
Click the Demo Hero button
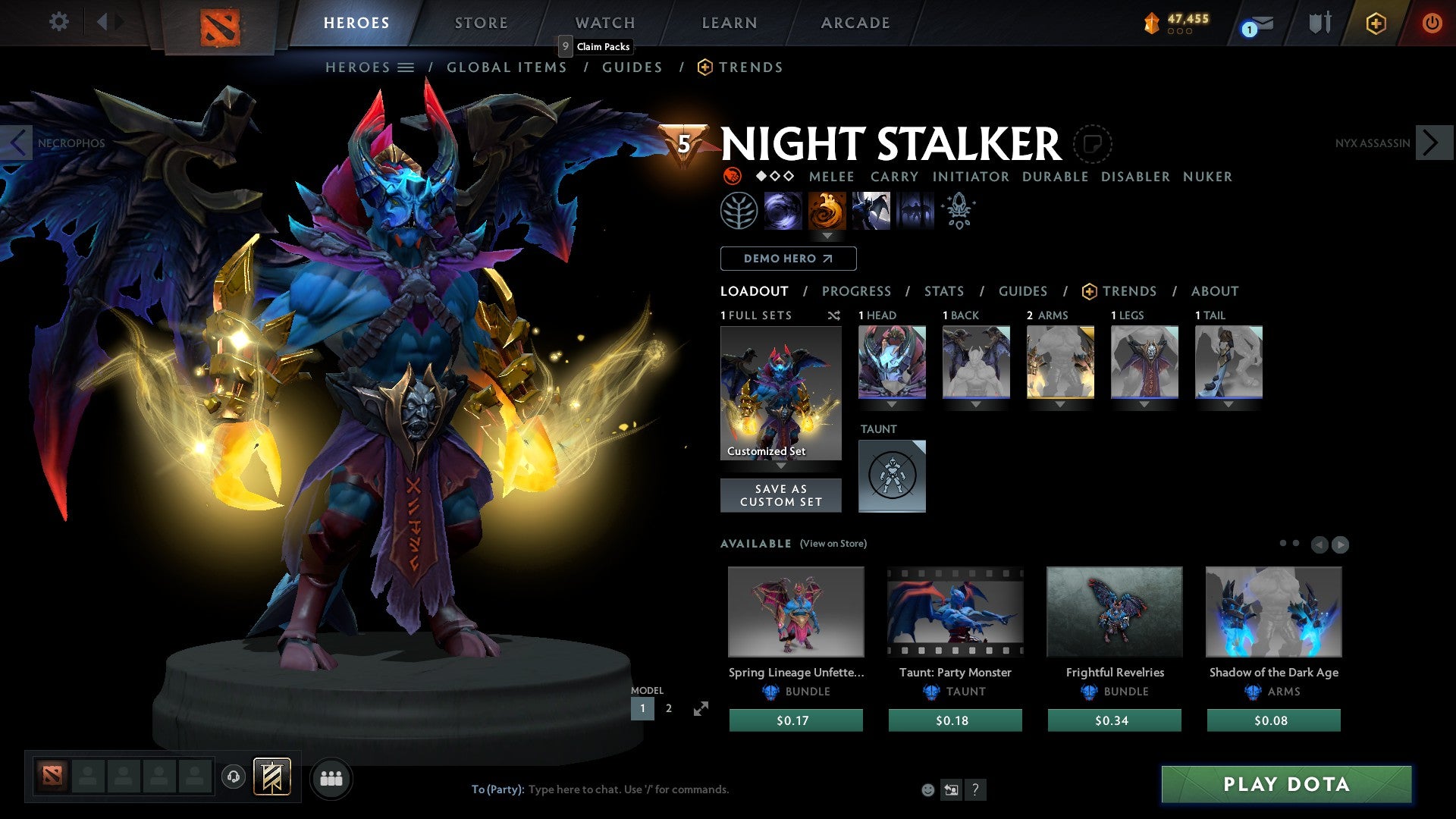(x=788, y=259)
